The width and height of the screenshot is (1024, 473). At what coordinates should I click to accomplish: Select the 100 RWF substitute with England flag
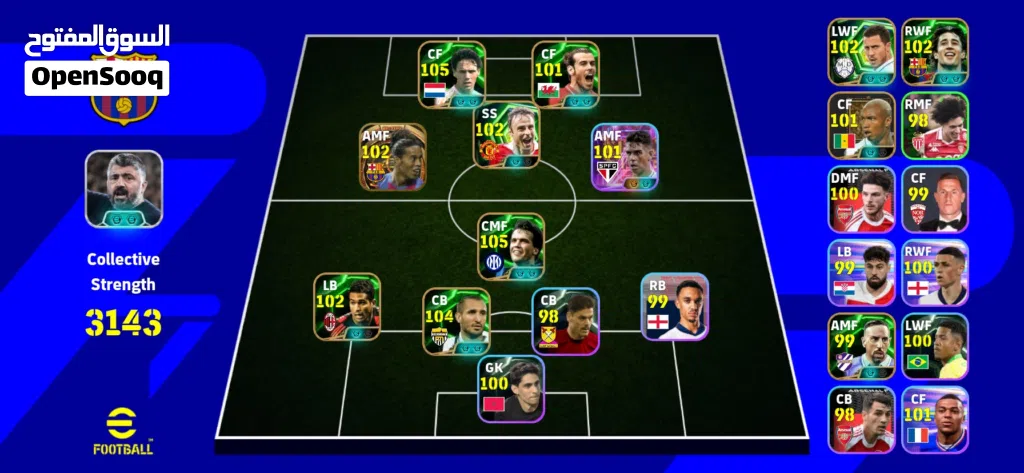(x=935, y=273)
